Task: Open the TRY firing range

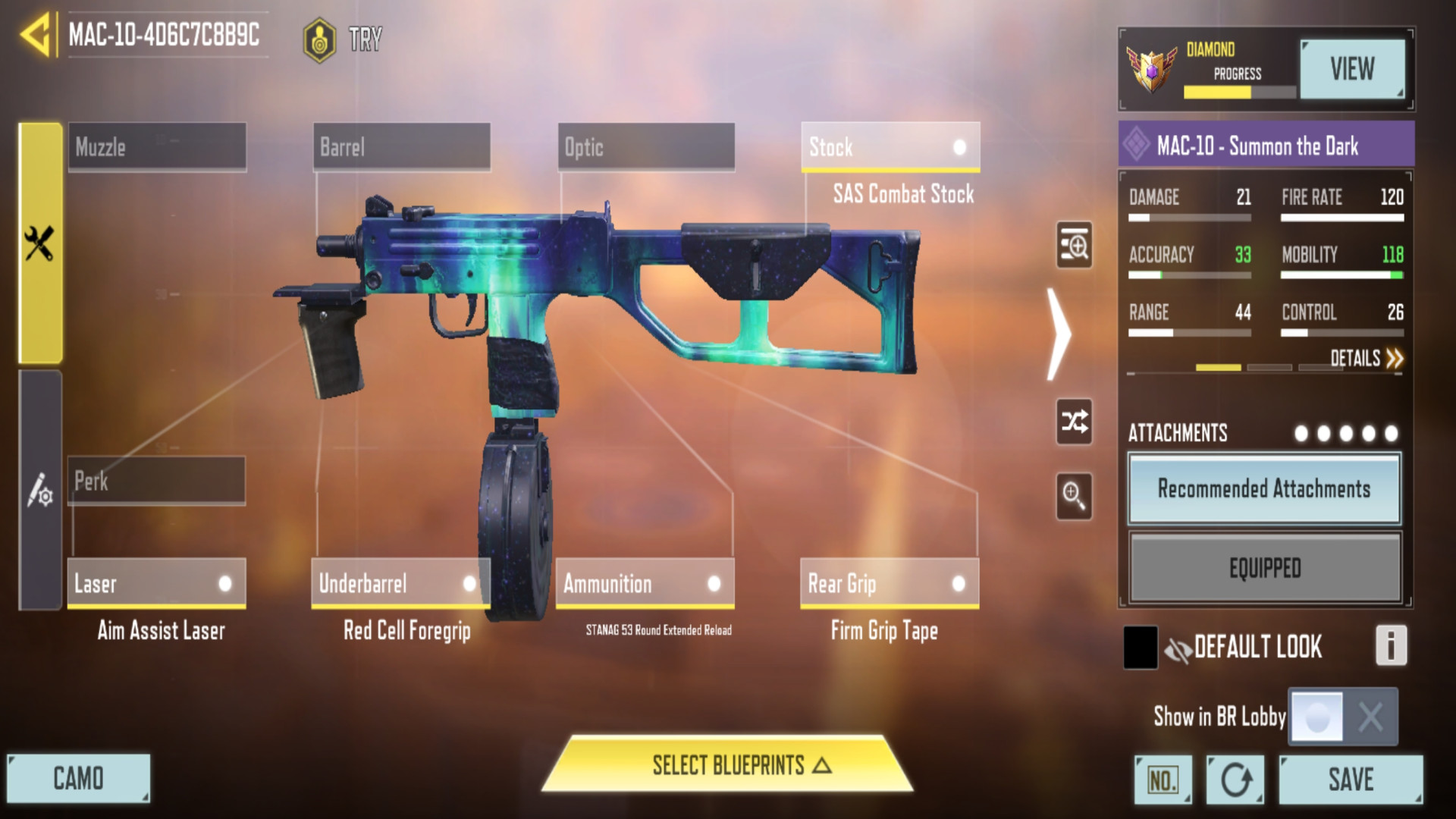Action: 343,39
